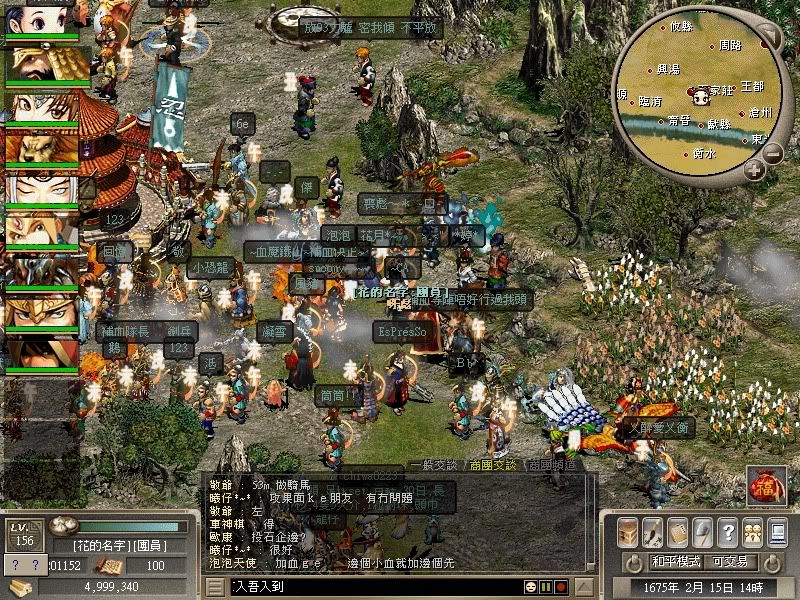Image resolution: width=800 pixels, height=600 pixels.
Task: Select the top party member portrait
Action: (42, 22)
